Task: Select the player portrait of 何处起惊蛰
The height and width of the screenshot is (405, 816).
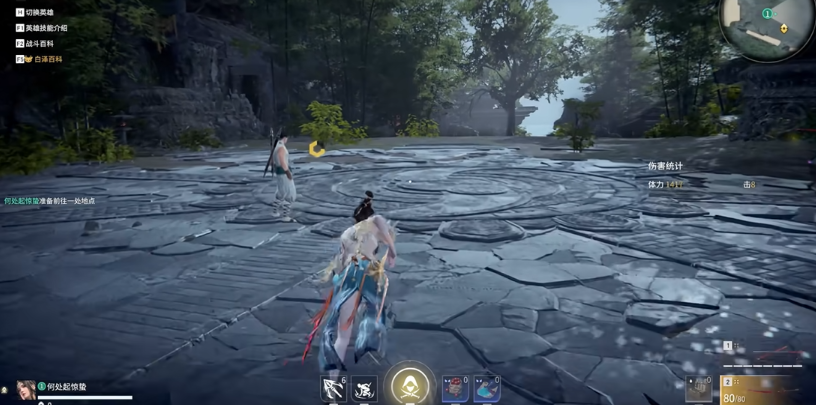Action: tap(26, 389)
